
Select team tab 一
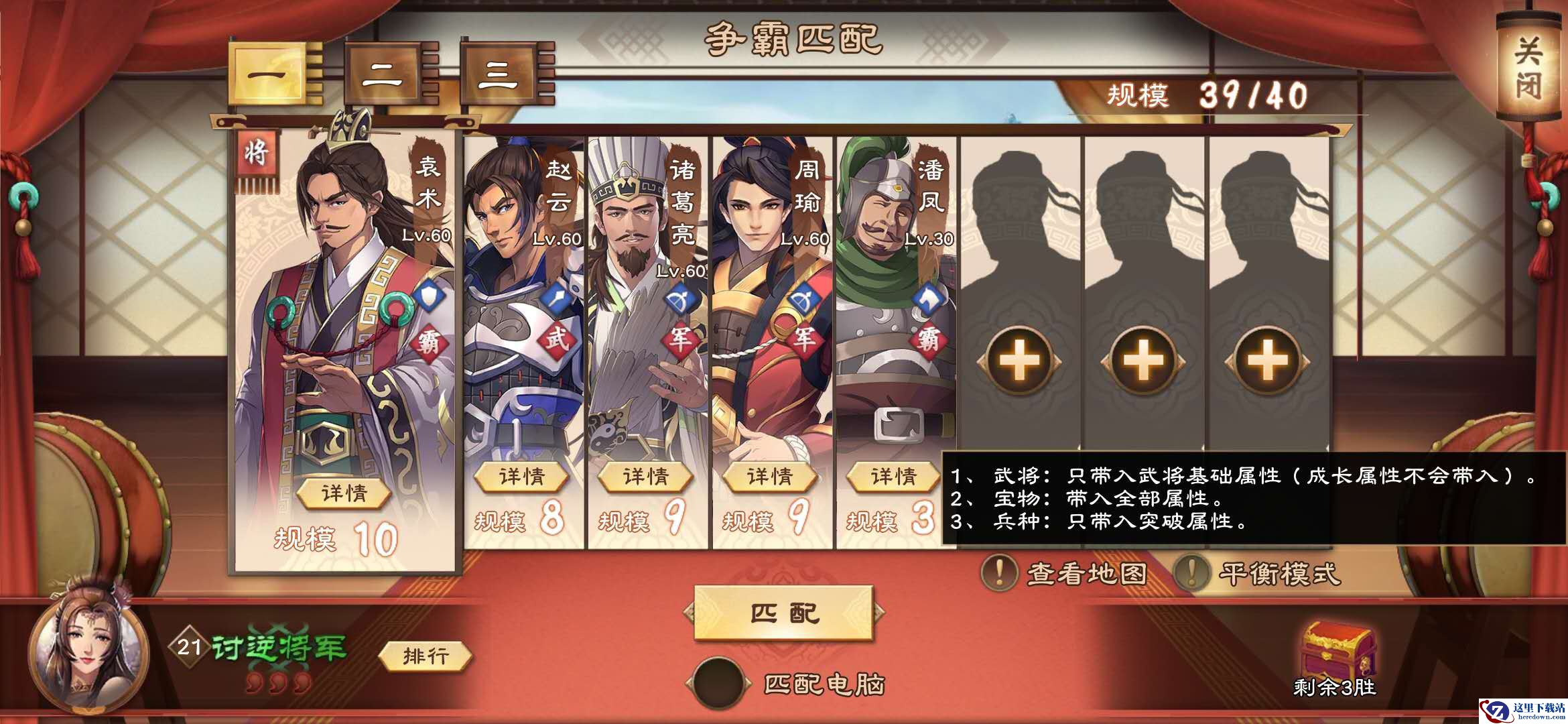(268, 74)
